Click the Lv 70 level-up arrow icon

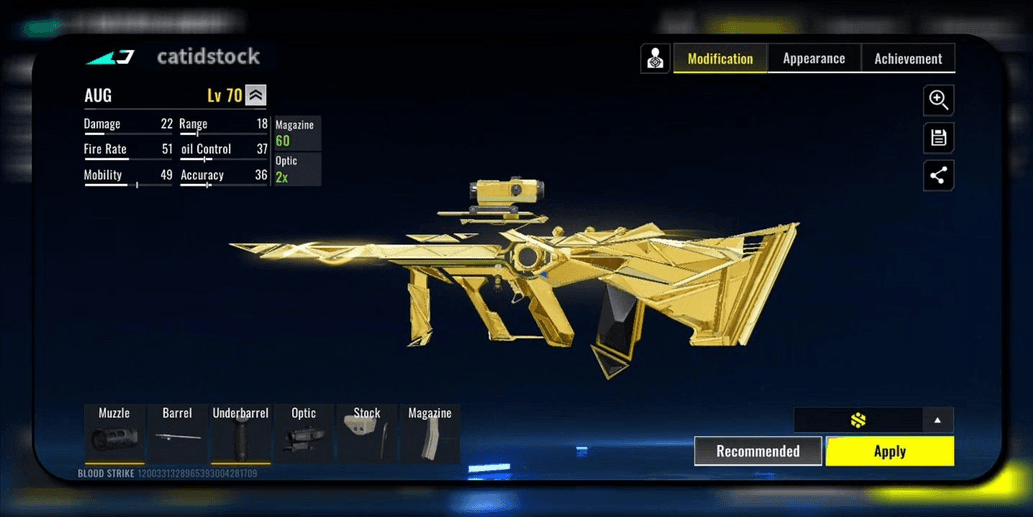coord(256,95)
